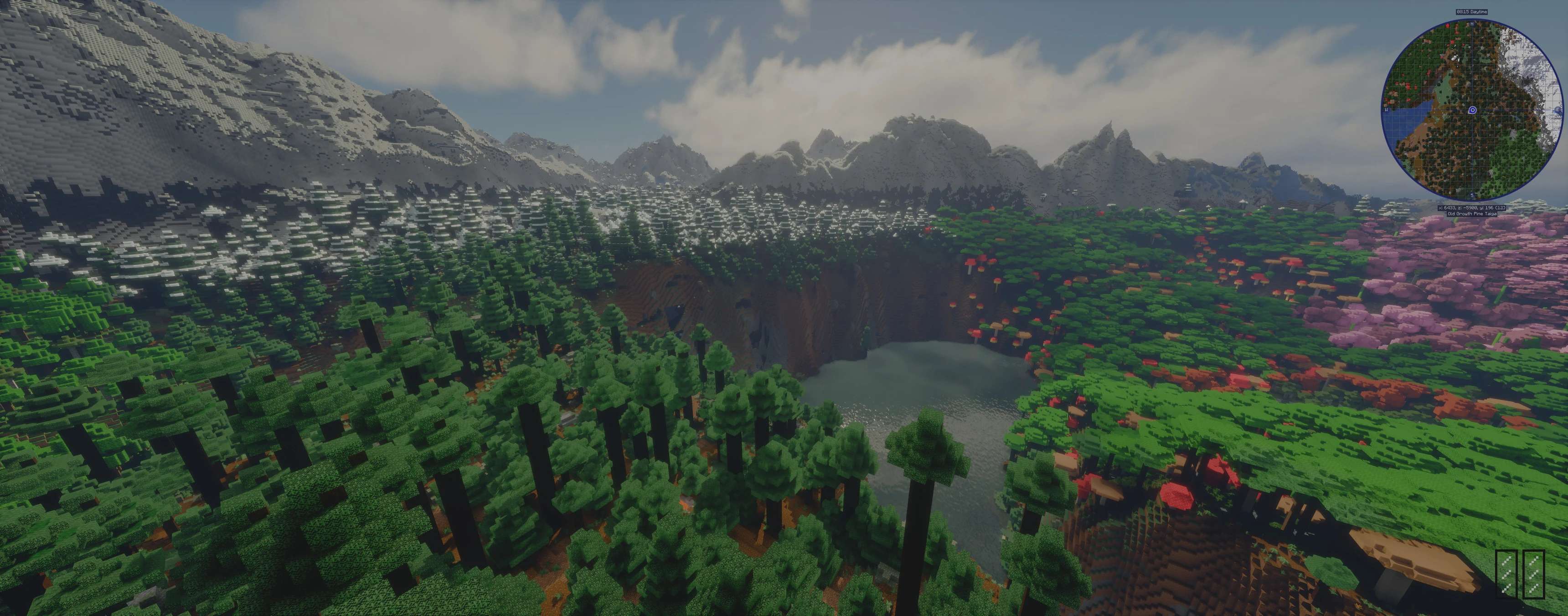Click the west 'W' compass marker on minimap

point(1387,110)
